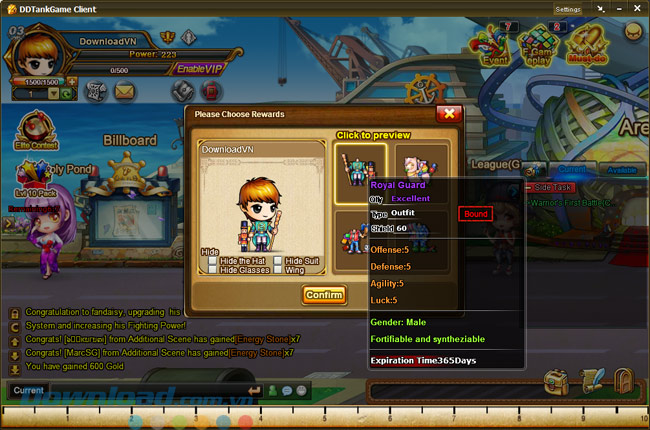Confirm the chosen reward

pos(323,295)
